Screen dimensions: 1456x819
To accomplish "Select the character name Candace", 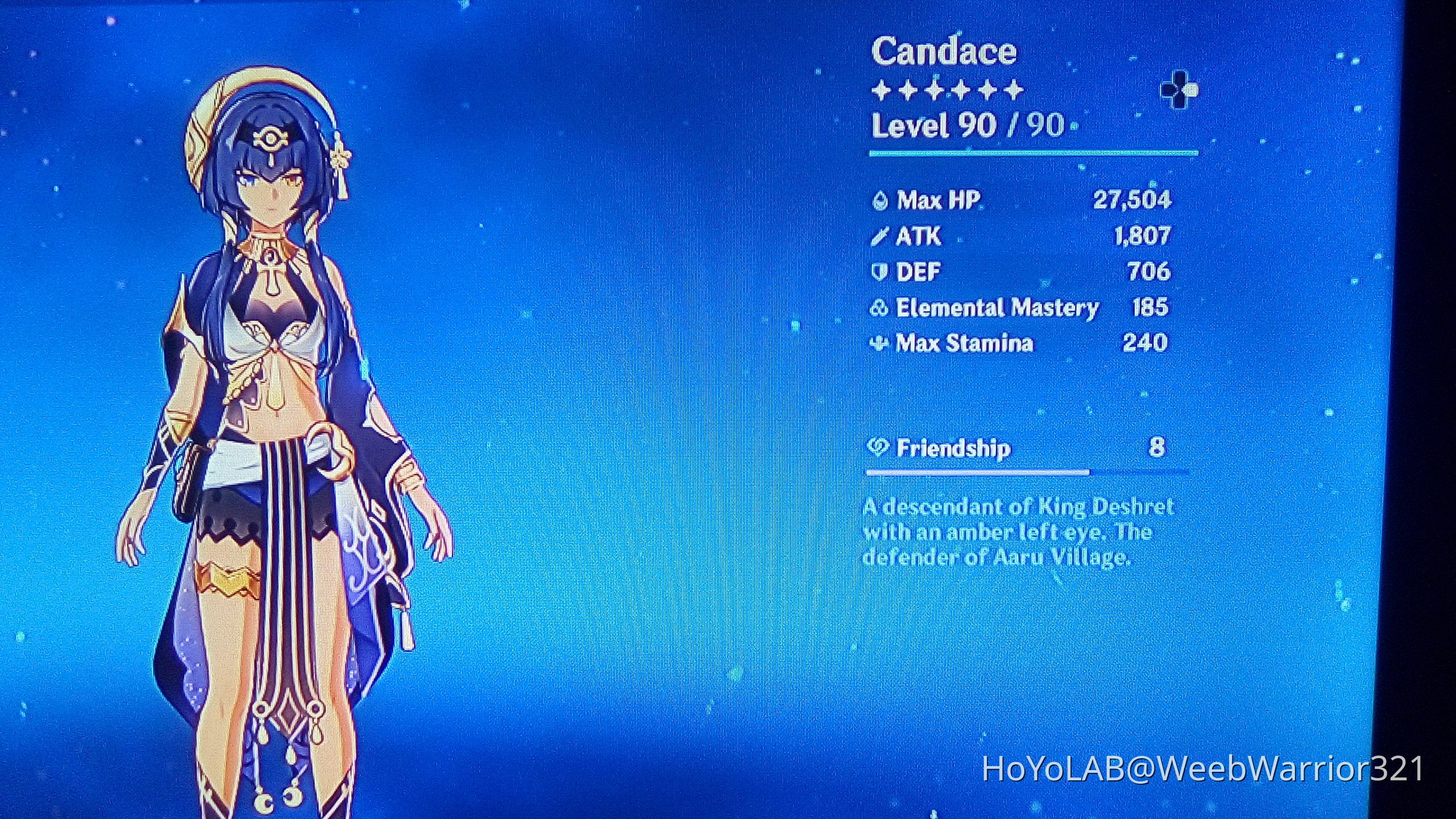I will pyautogui.click(x=944, y=51).
